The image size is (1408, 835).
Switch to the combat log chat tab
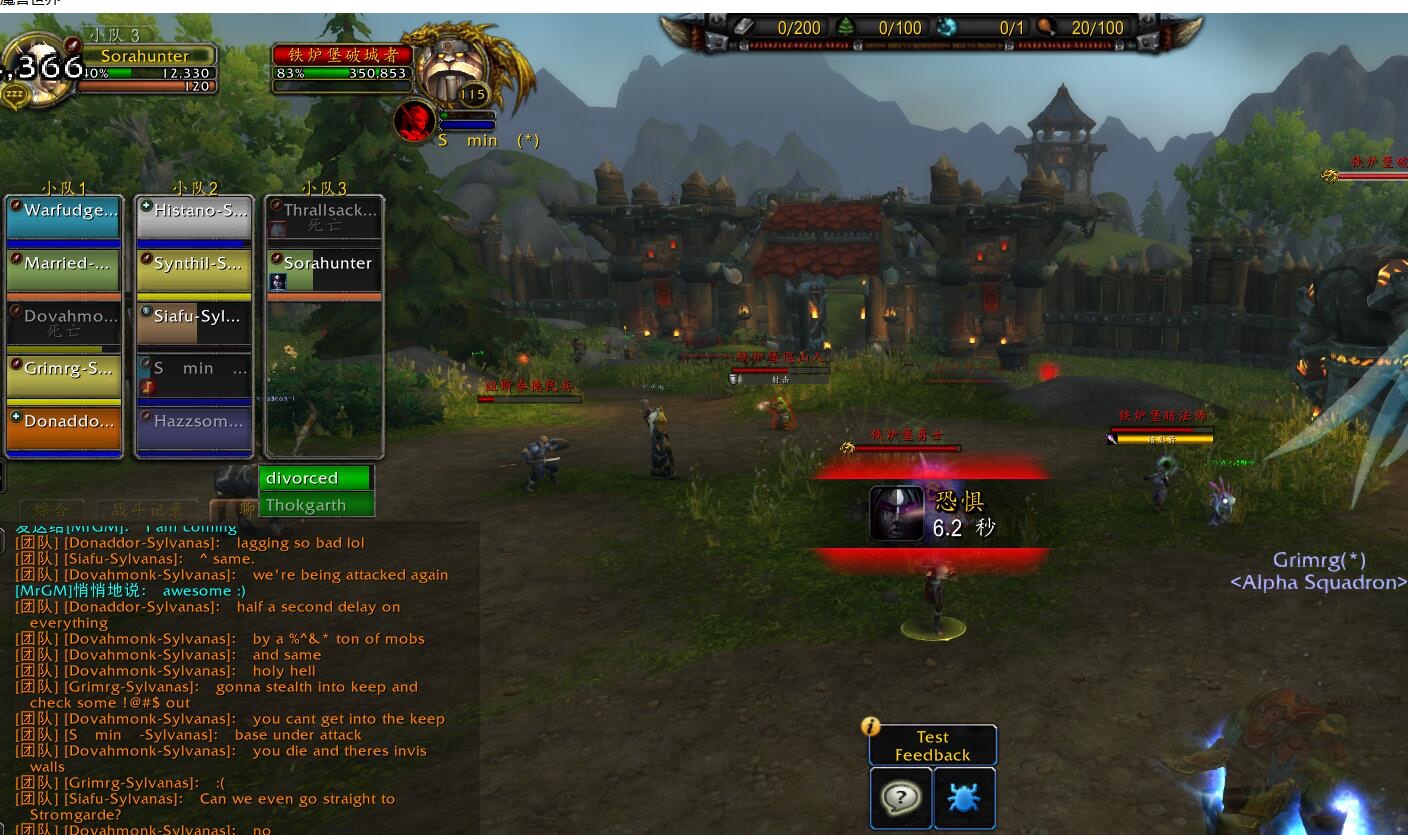pyautogui.click(x=146, y=510)
